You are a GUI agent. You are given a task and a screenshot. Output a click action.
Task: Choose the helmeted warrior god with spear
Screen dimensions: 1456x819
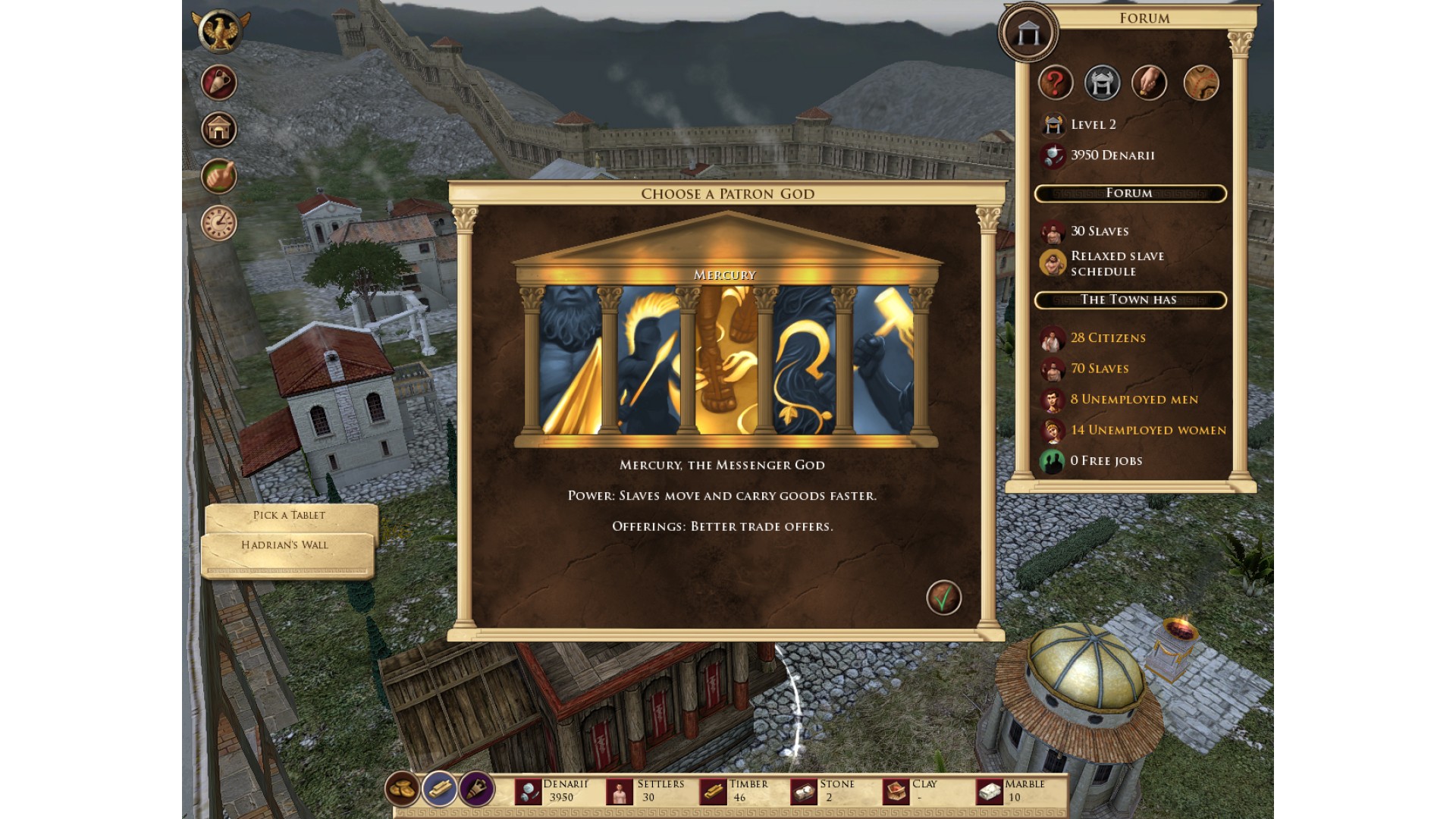(648, 361)
